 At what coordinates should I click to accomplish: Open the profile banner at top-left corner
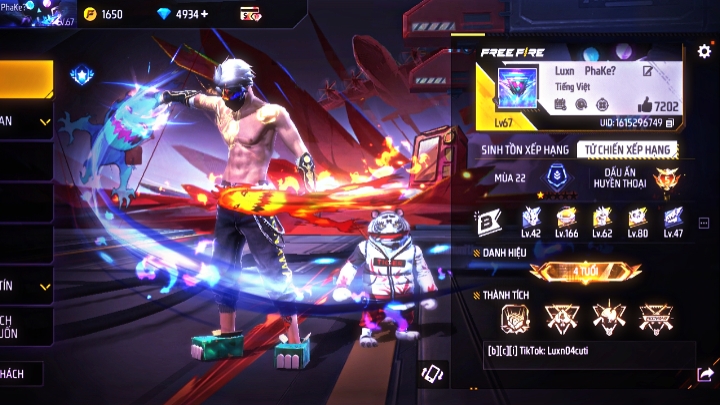click(38, 13)
